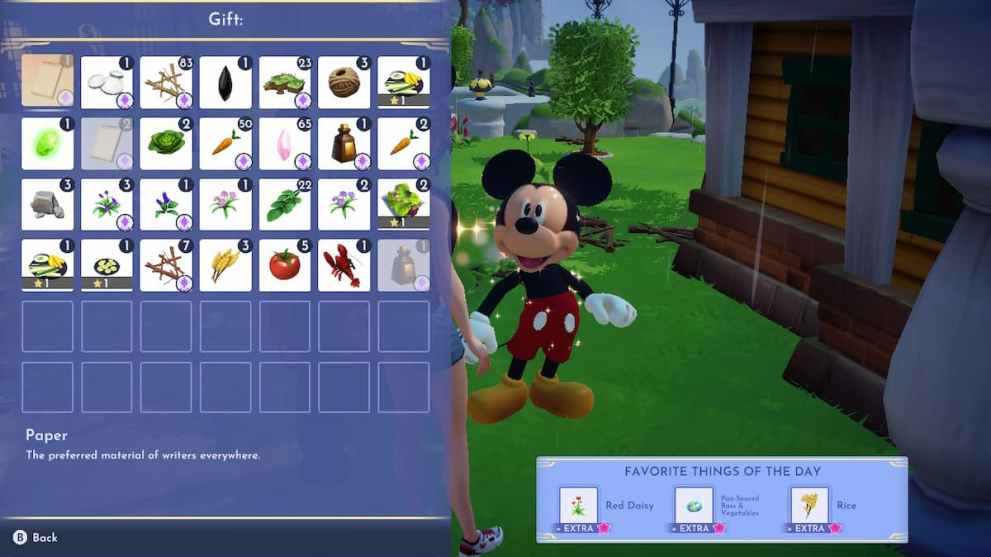This screenshot has height=557, width=991.
Task: Select the stack of 22 green leaves
Action: (285, 205)
